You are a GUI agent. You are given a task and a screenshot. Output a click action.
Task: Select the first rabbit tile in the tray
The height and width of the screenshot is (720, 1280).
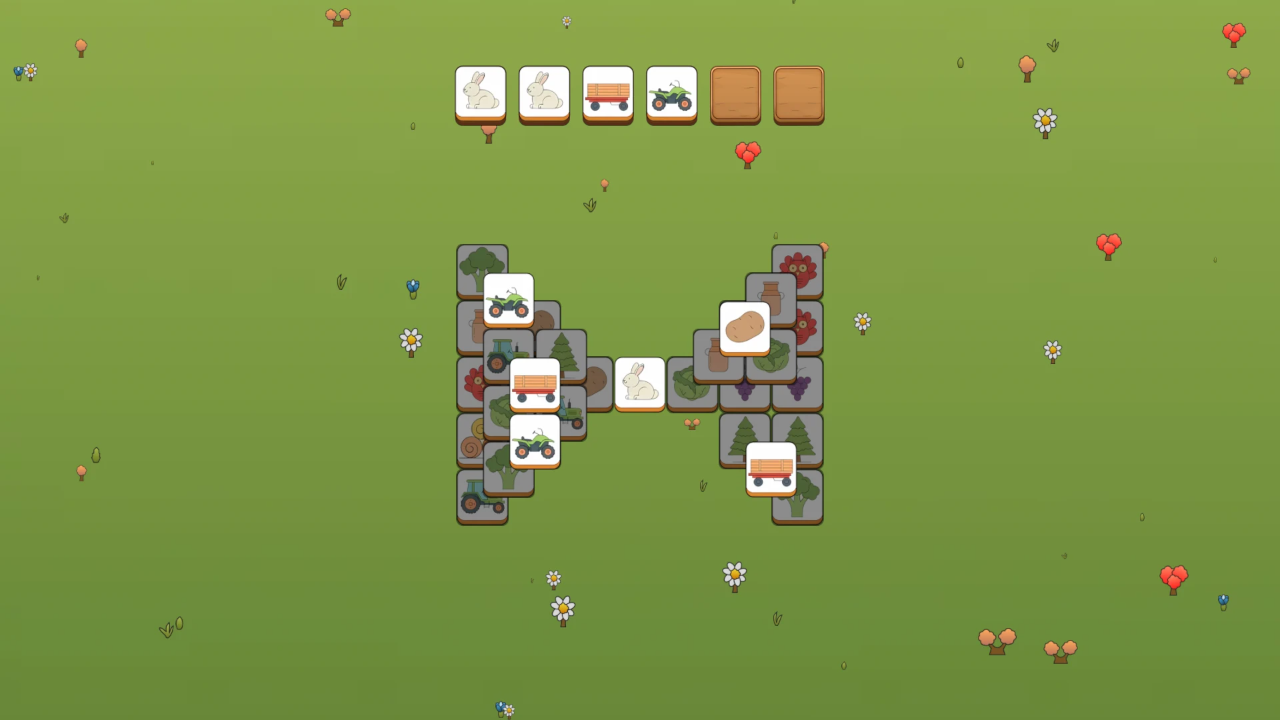pyautogui.click(x=481, y=94)
